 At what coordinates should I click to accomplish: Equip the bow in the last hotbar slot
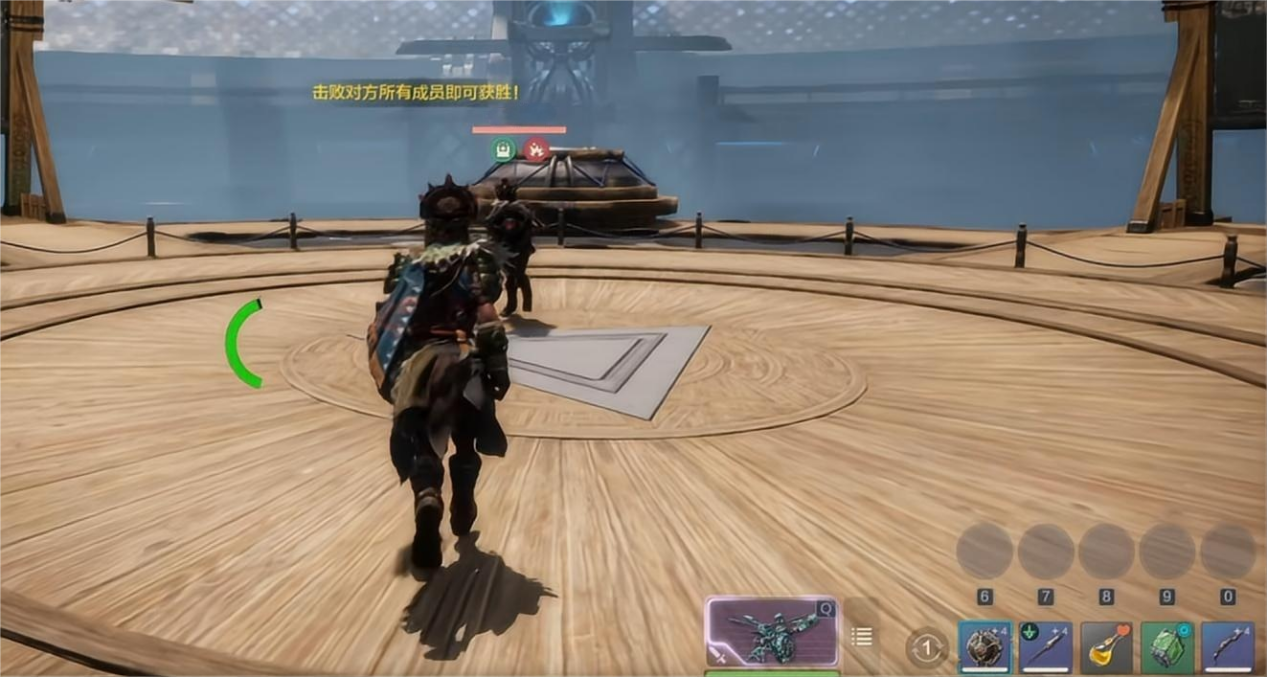(x=1228, y=648)
